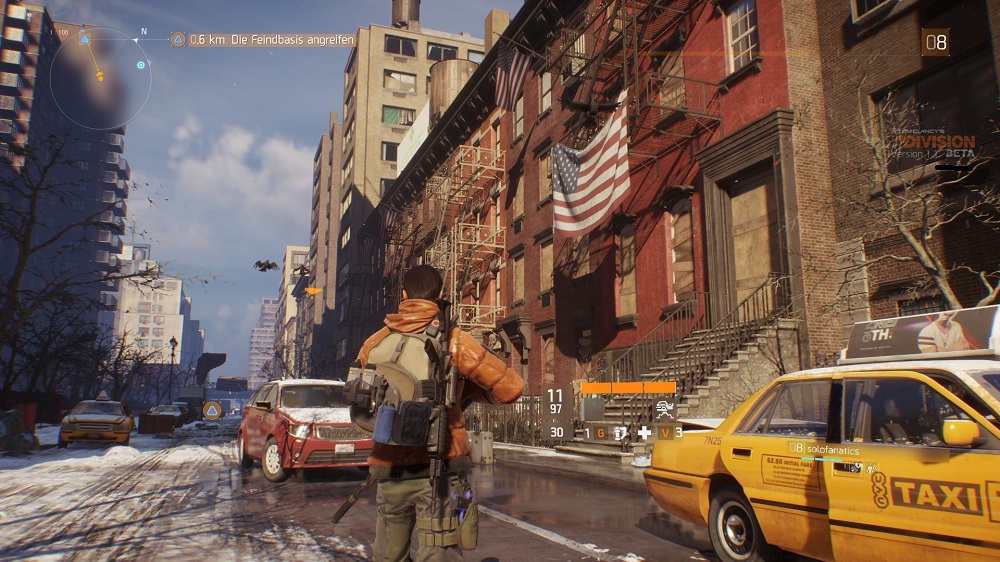
Task: Open the circular minimap radar
Action: click(x=100, y=78)
